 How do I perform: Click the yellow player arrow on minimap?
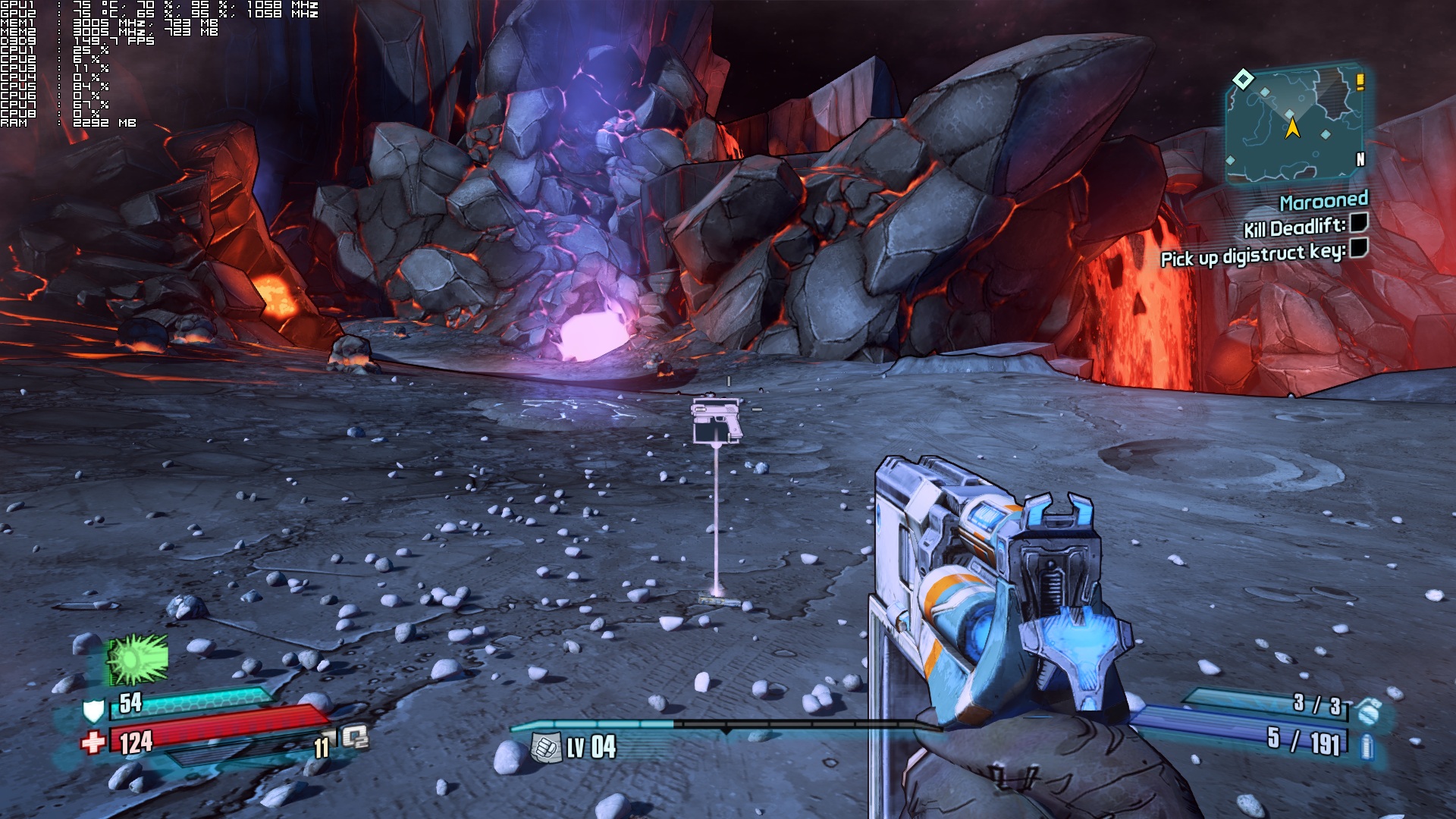(1292, 127)
